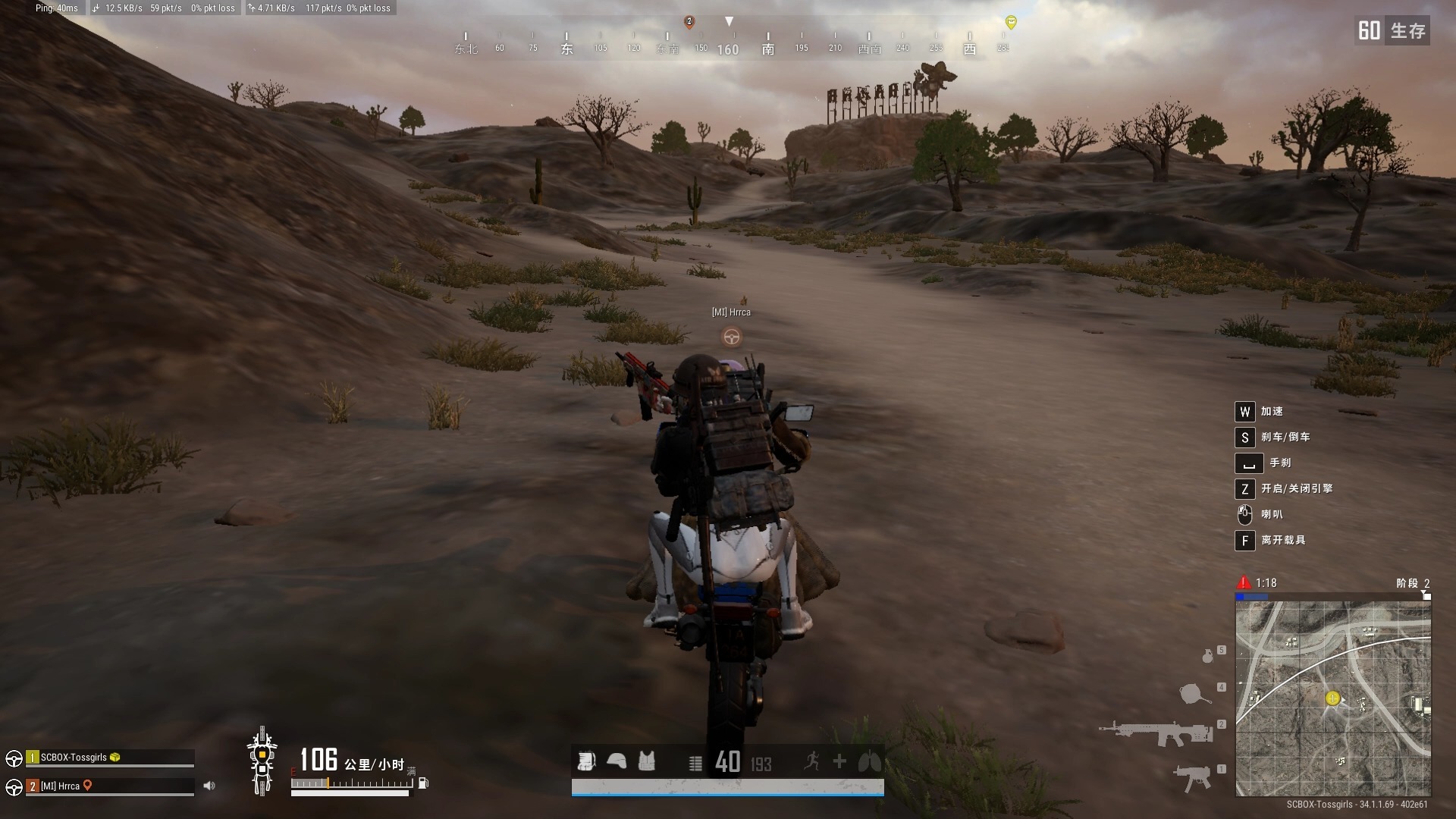Select teammate SCBOX-Tossgirls in team list

(74, 757)
